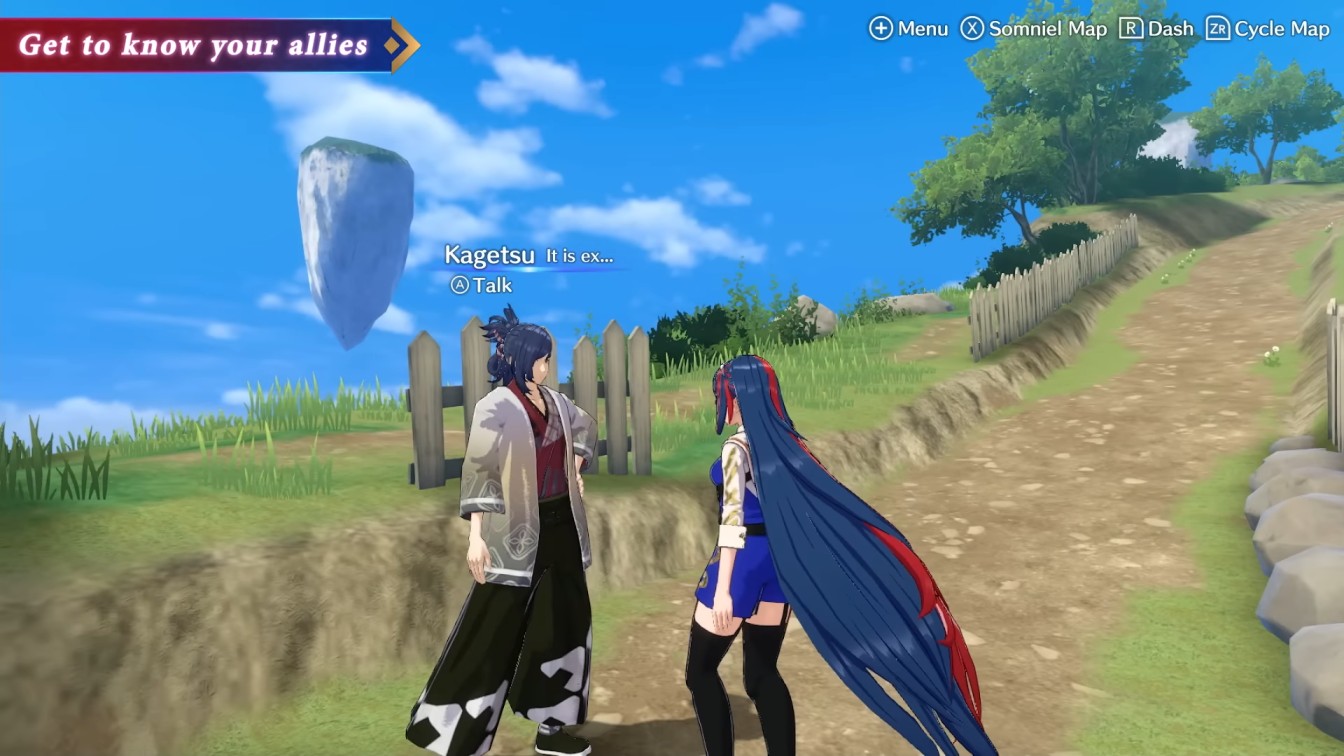Viewport: 1344px width, 756px height.
Task: Click the R Dash button icon
Action: (x=1134, y=29)
